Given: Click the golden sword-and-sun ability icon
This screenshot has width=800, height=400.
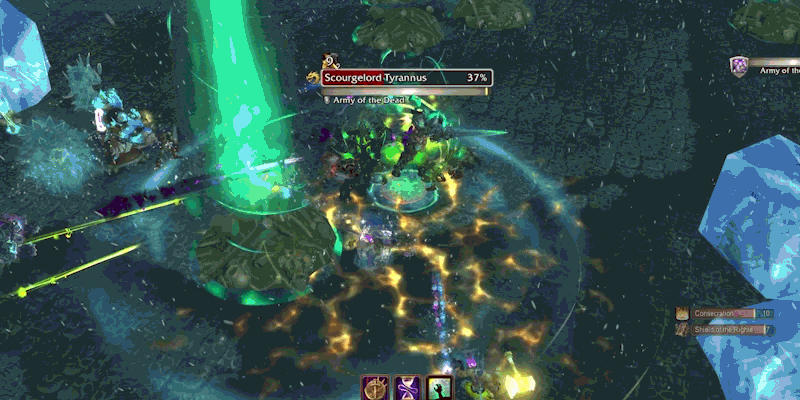Looking at the screenshot, I should coord(376,388).
